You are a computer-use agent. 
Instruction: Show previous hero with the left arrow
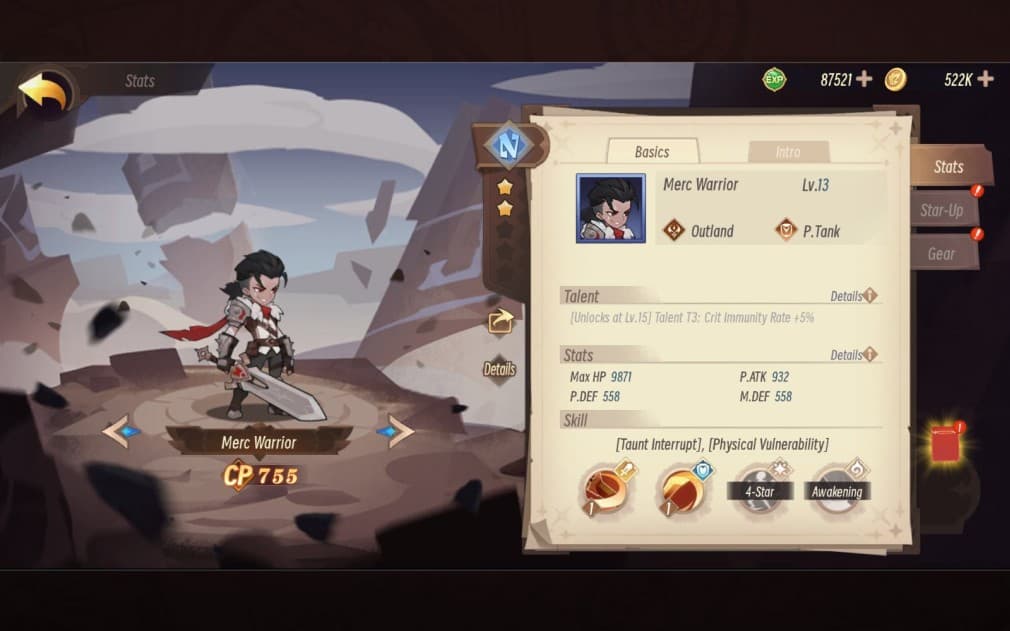pos(118,431)
